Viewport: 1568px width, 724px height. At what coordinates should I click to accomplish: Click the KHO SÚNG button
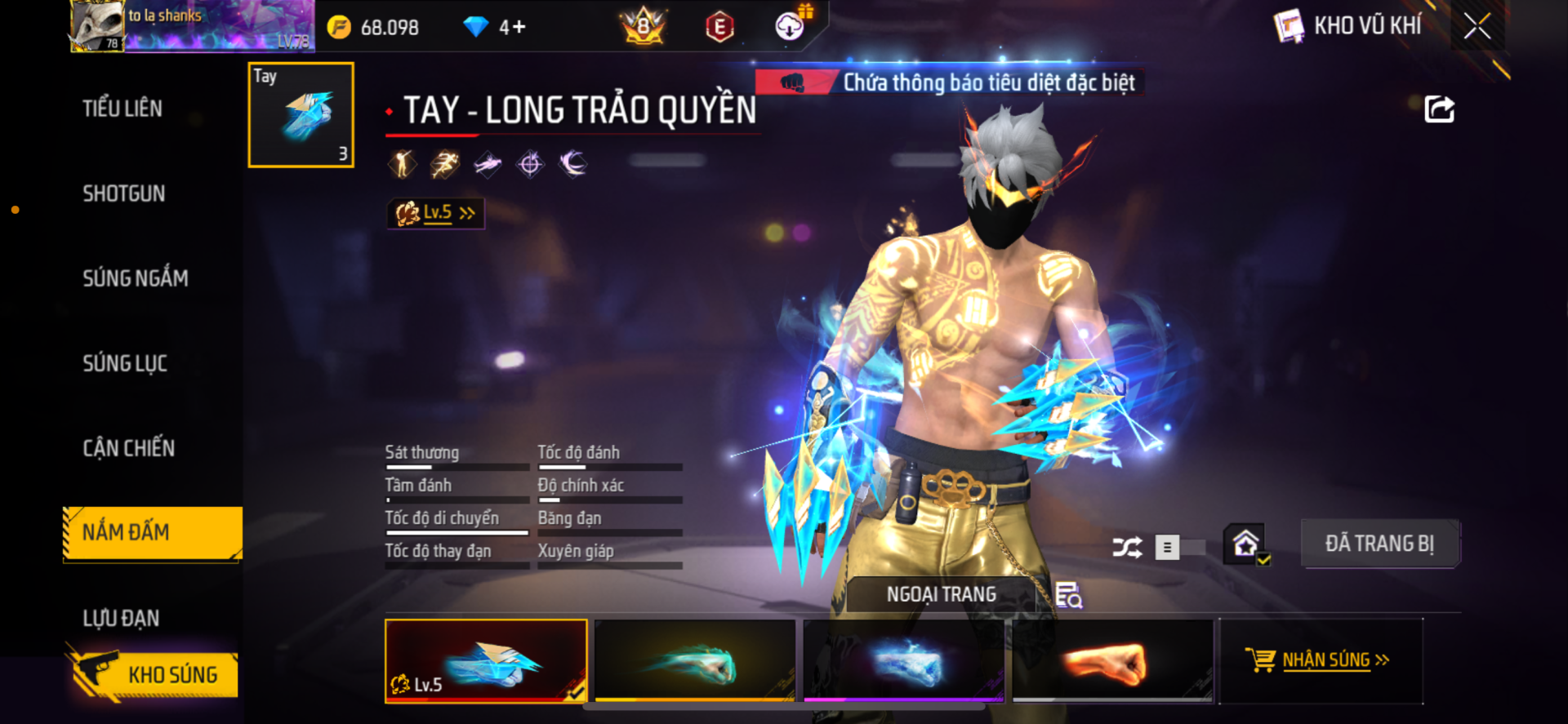(x=154, y=675)
